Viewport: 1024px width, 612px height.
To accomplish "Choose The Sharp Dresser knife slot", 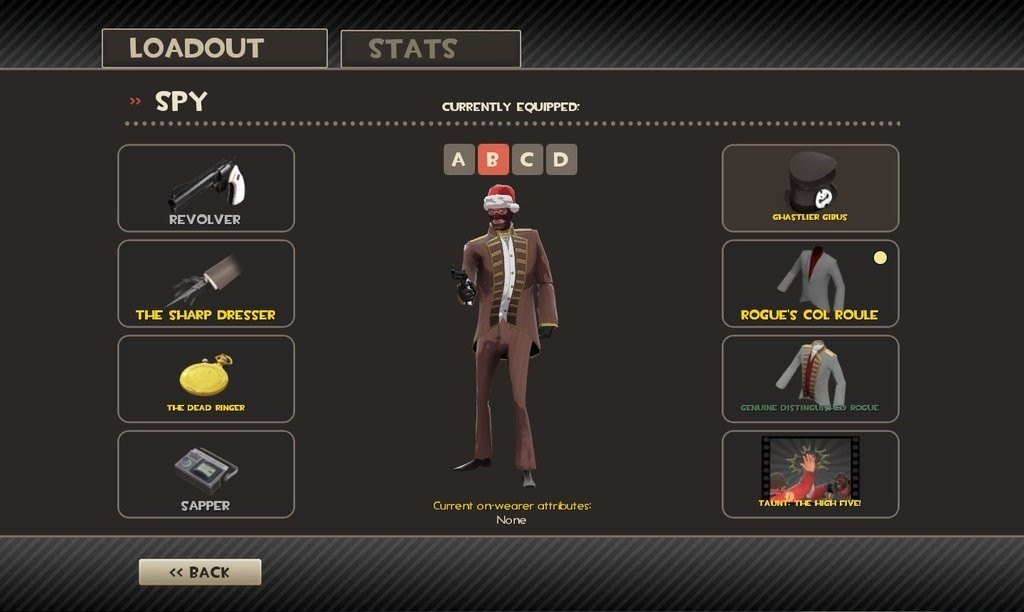I will (206, 283).
